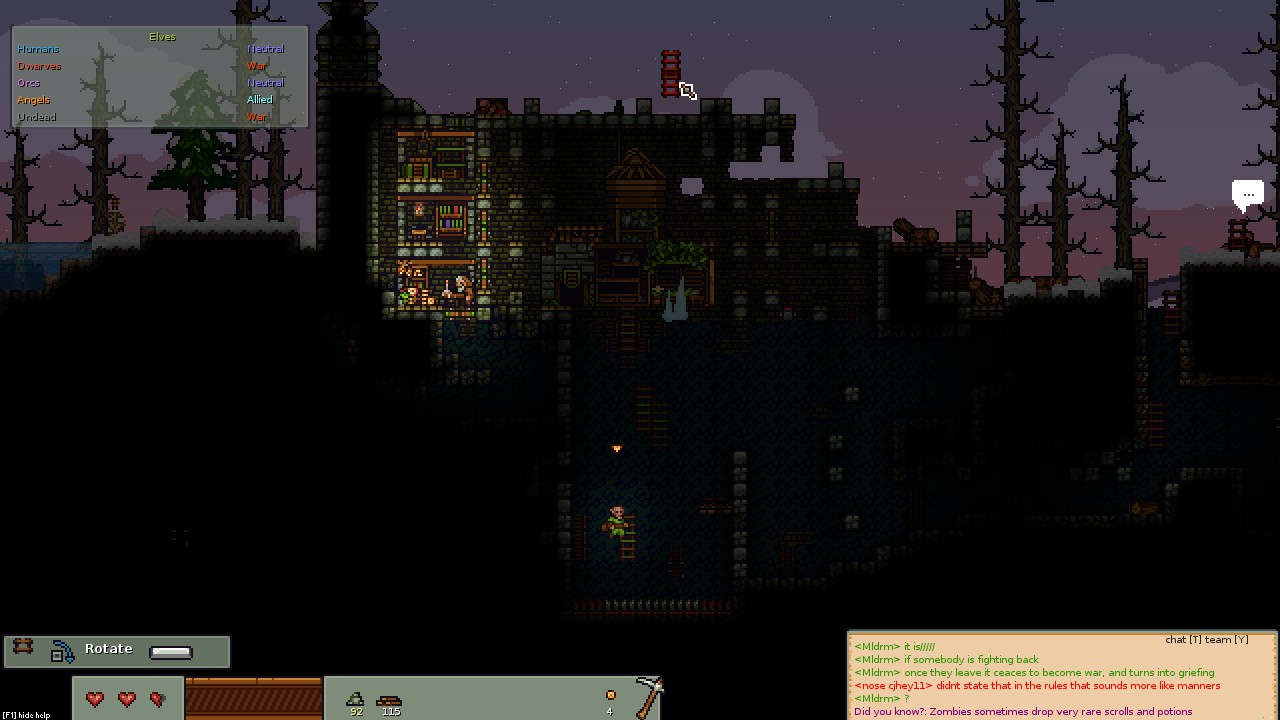The height and width of the screenshot is (720, 1280).
Task: Choose the wood resource in inventory
Action: 390,701
